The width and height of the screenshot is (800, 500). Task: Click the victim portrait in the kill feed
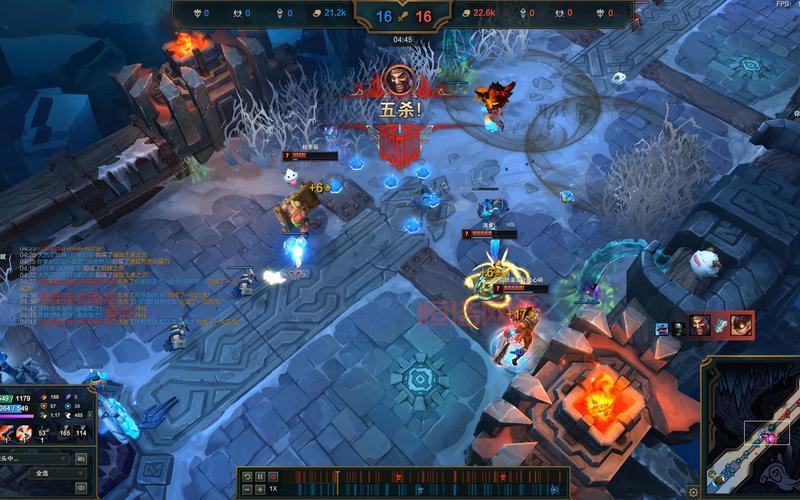click(741, 325)
